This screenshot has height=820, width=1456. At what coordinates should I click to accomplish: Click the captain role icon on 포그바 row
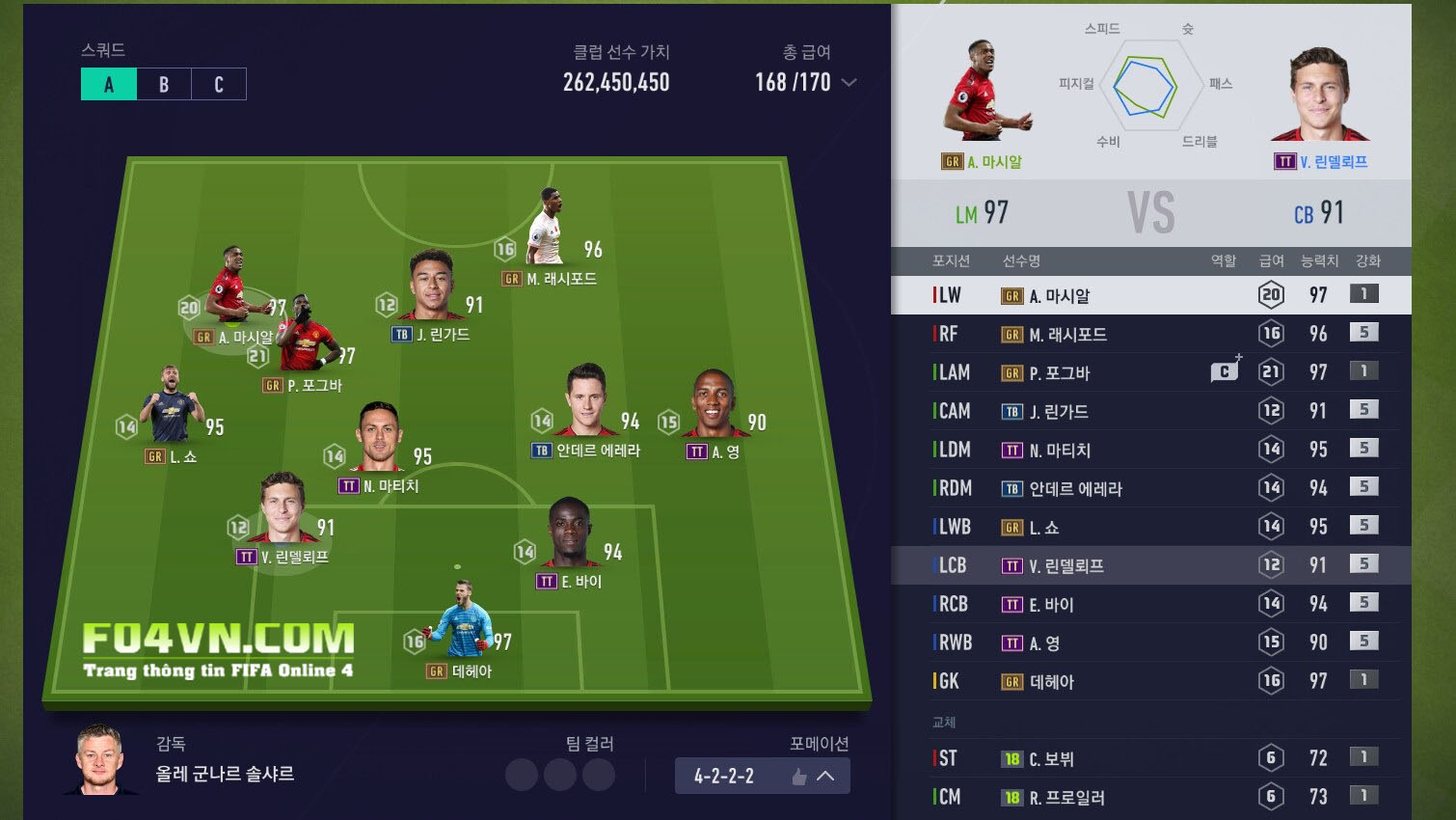(1225, 371)
